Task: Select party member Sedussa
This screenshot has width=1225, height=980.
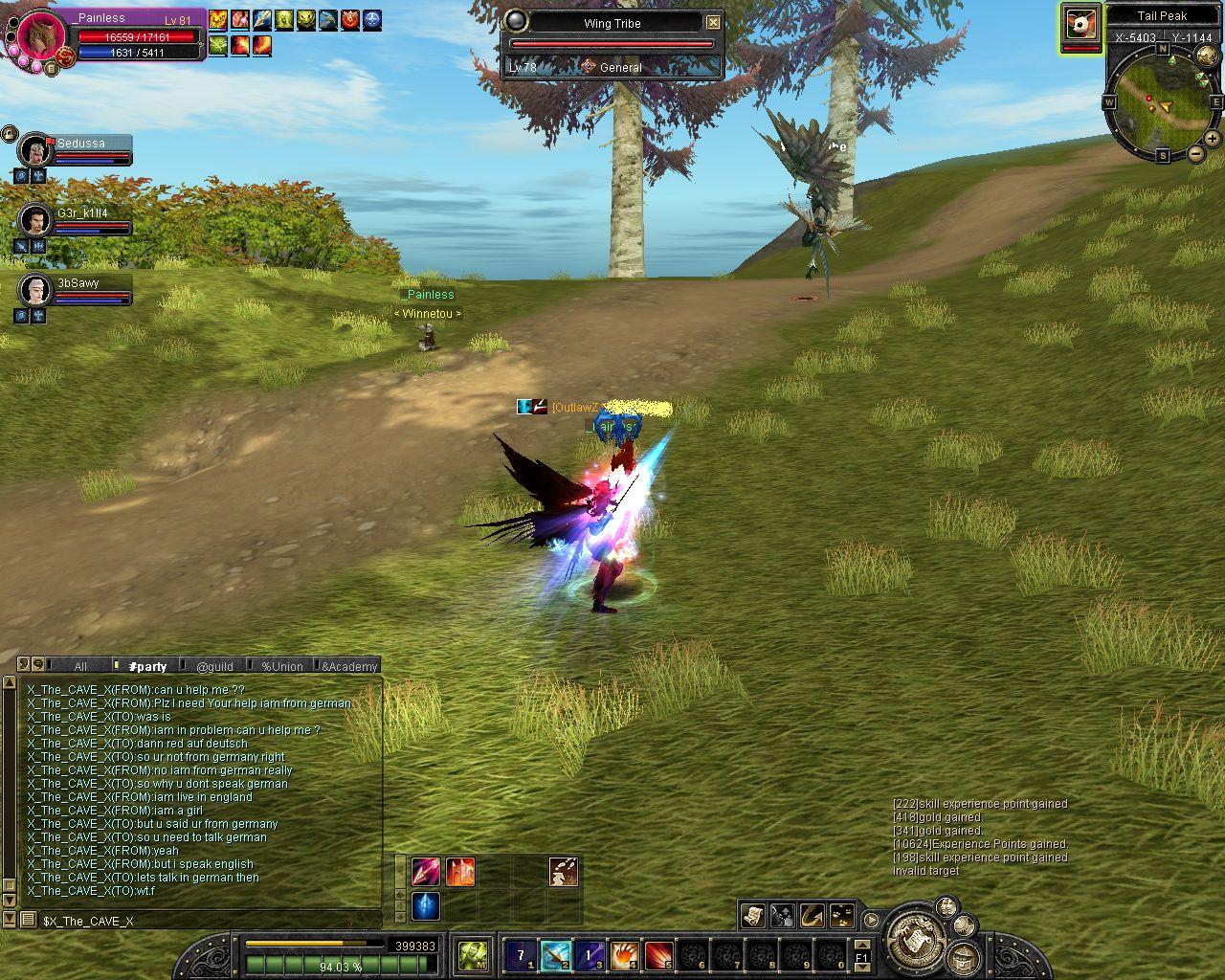Action: pyautogui.click(x=36, y=150)
